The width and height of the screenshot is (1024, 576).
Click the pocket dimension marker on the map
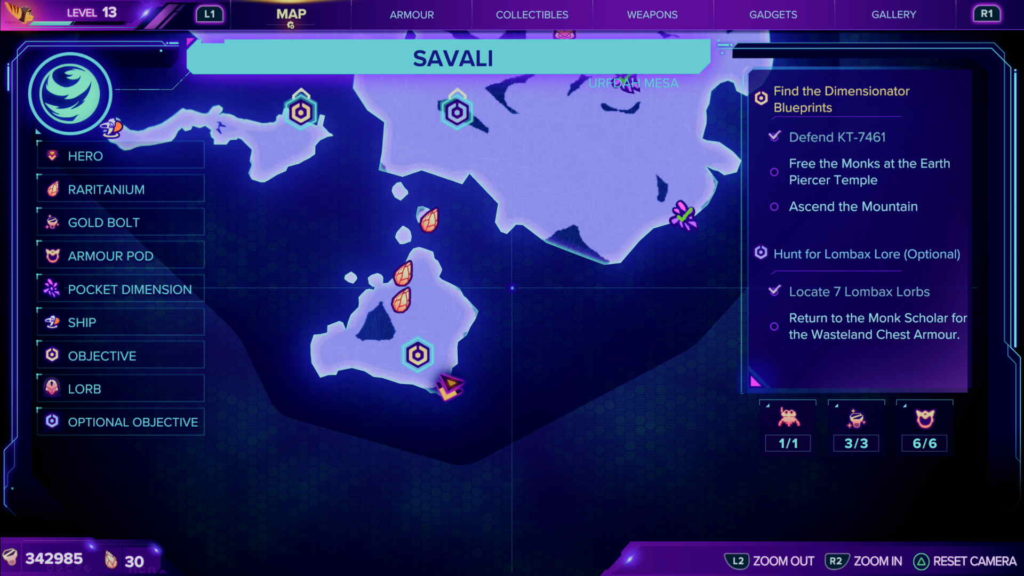683,215
